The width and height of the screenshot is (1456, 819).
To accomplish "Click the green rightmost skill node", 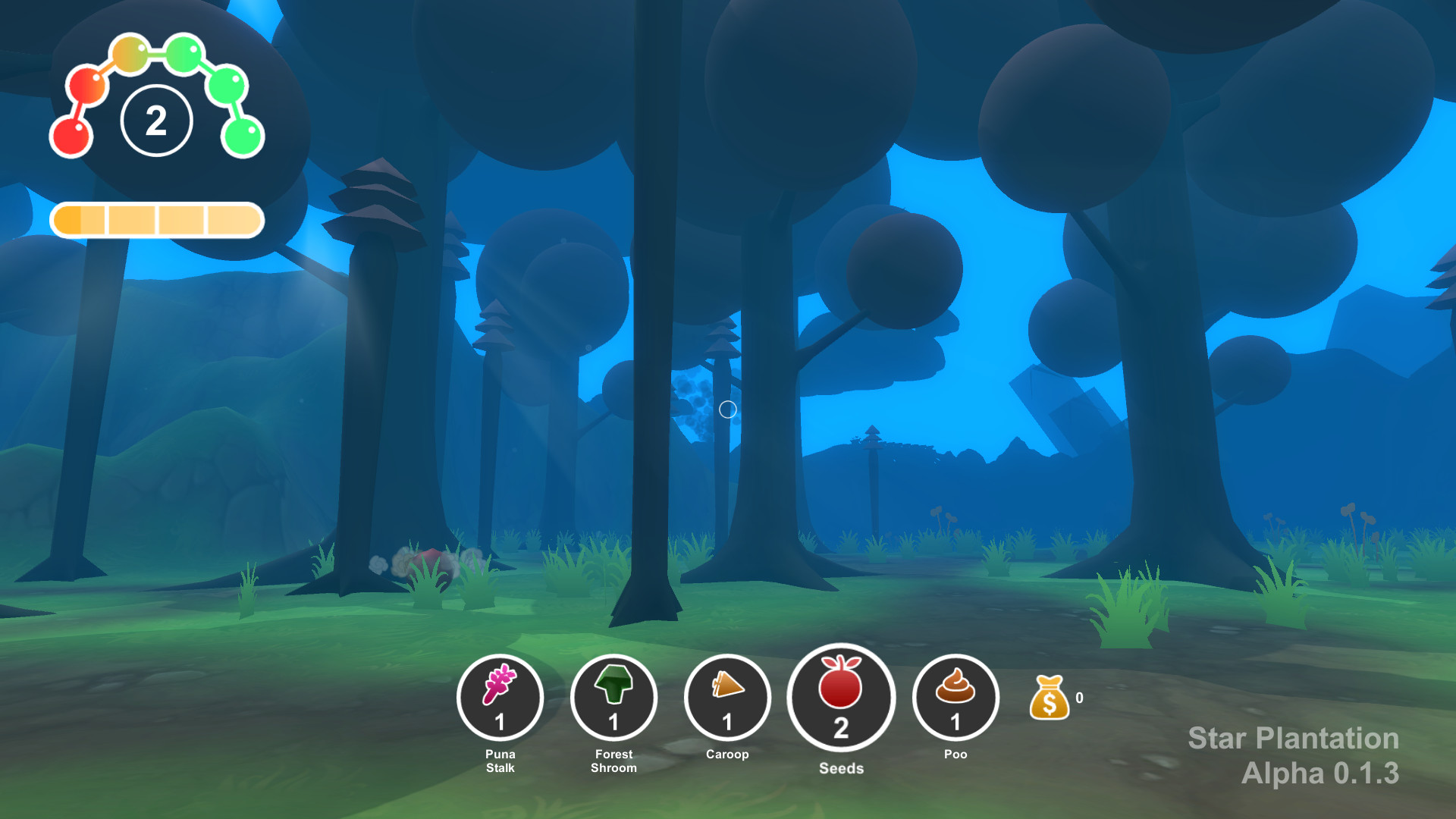I will (x=241, y=137).
